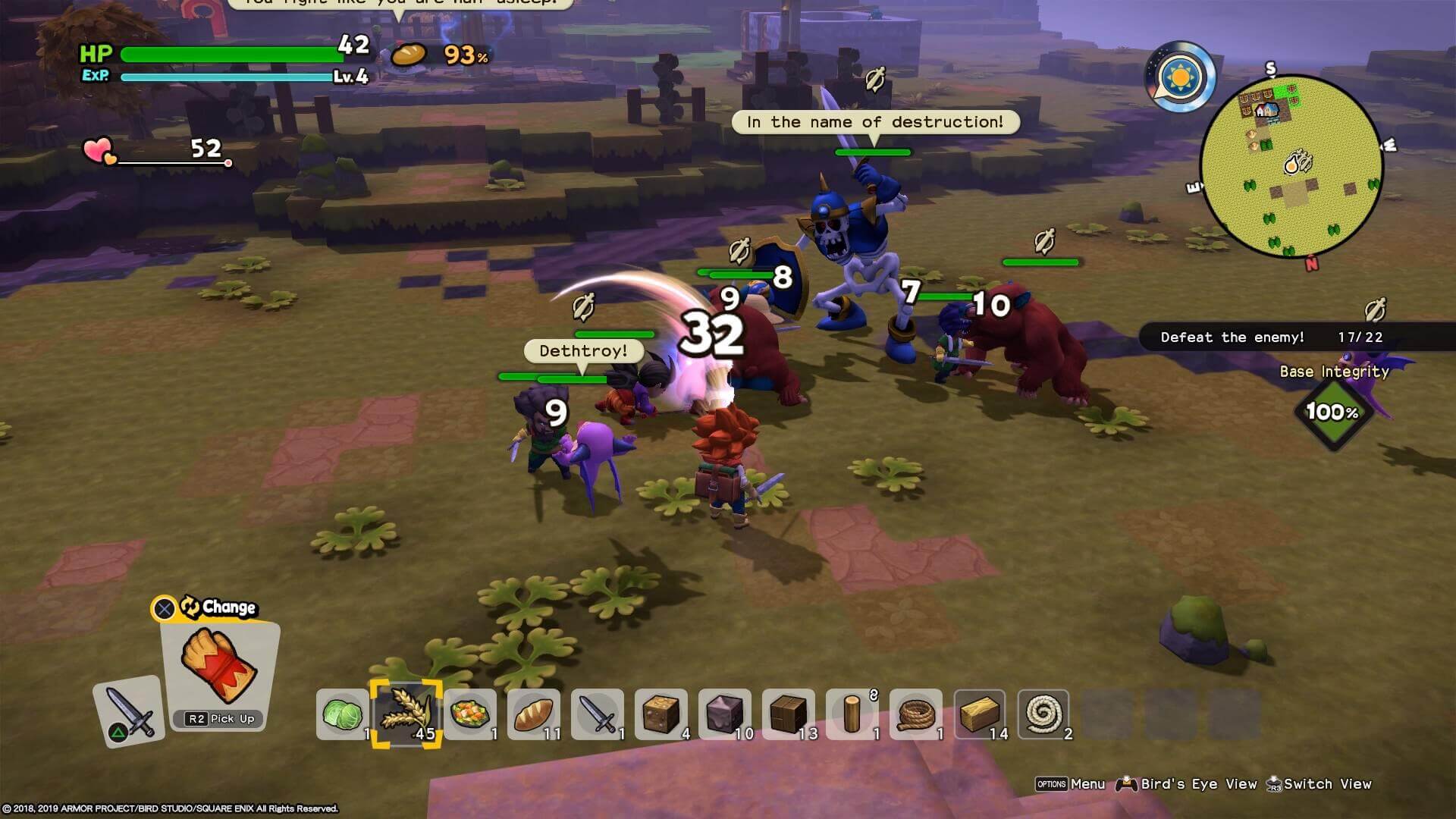Pick the sword in the hotbar
The width and height of the screenshot is (1456, 819).
tap(598, 714)
